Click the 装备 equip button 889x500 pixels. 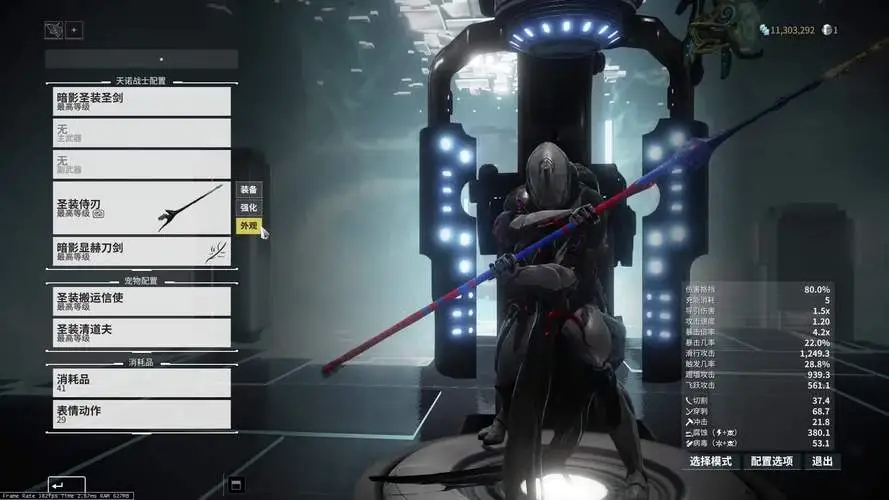247,189
